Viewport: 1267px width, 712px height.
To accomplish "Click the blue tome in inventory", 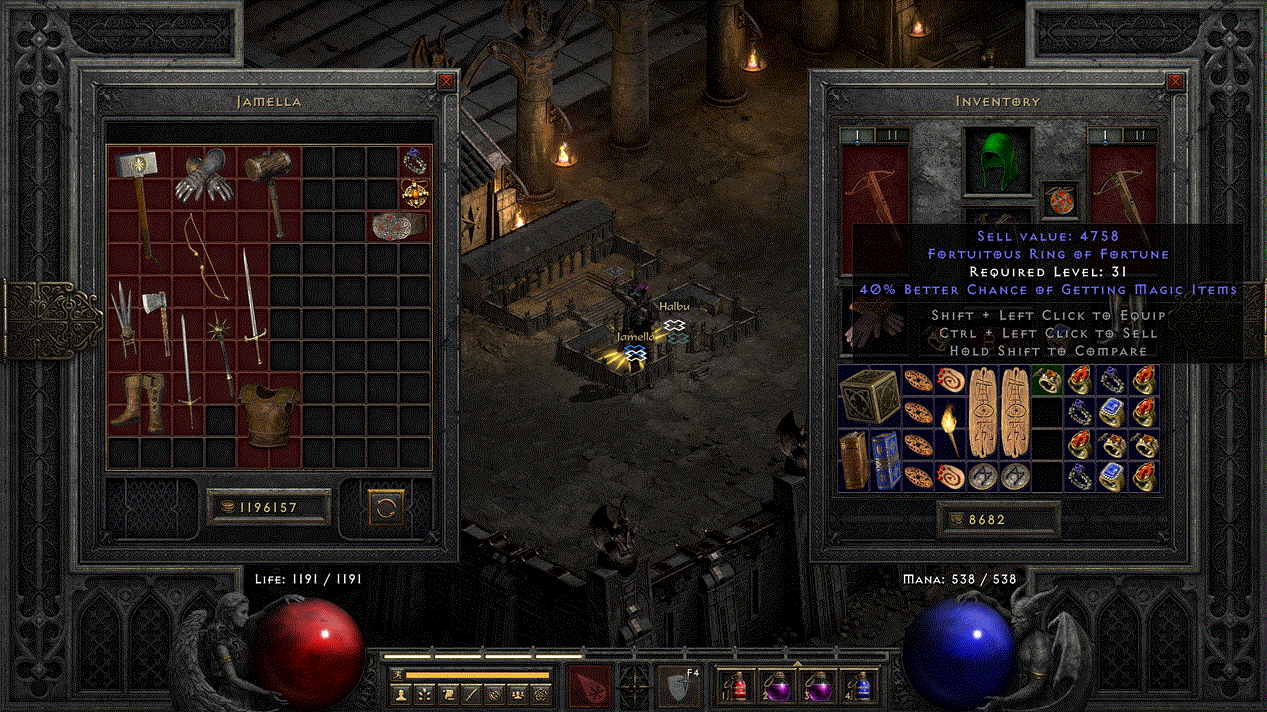I will [x=885, y=459].
